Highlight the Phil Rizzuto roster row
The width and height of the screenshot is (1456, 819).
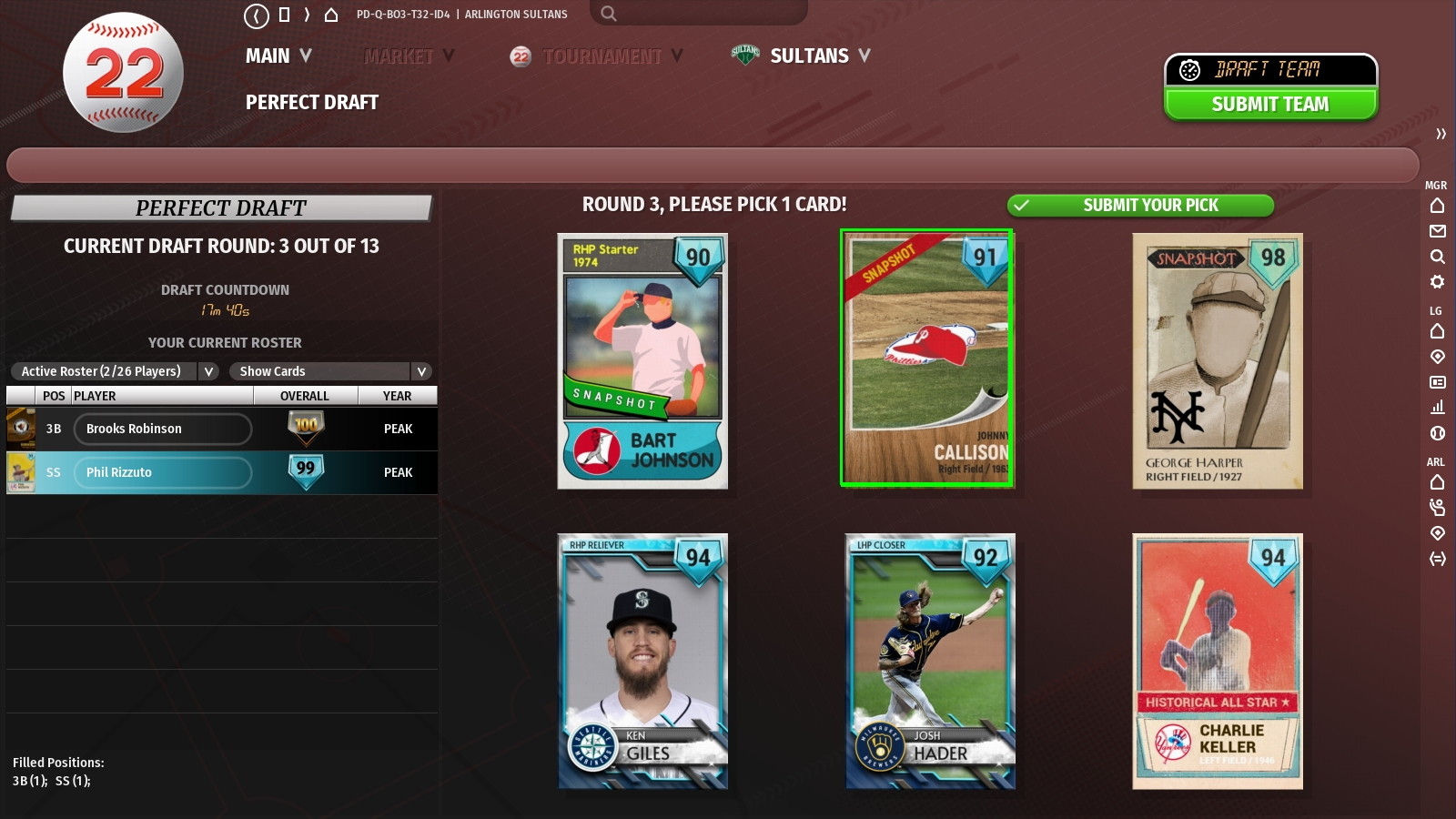point(162,472)
